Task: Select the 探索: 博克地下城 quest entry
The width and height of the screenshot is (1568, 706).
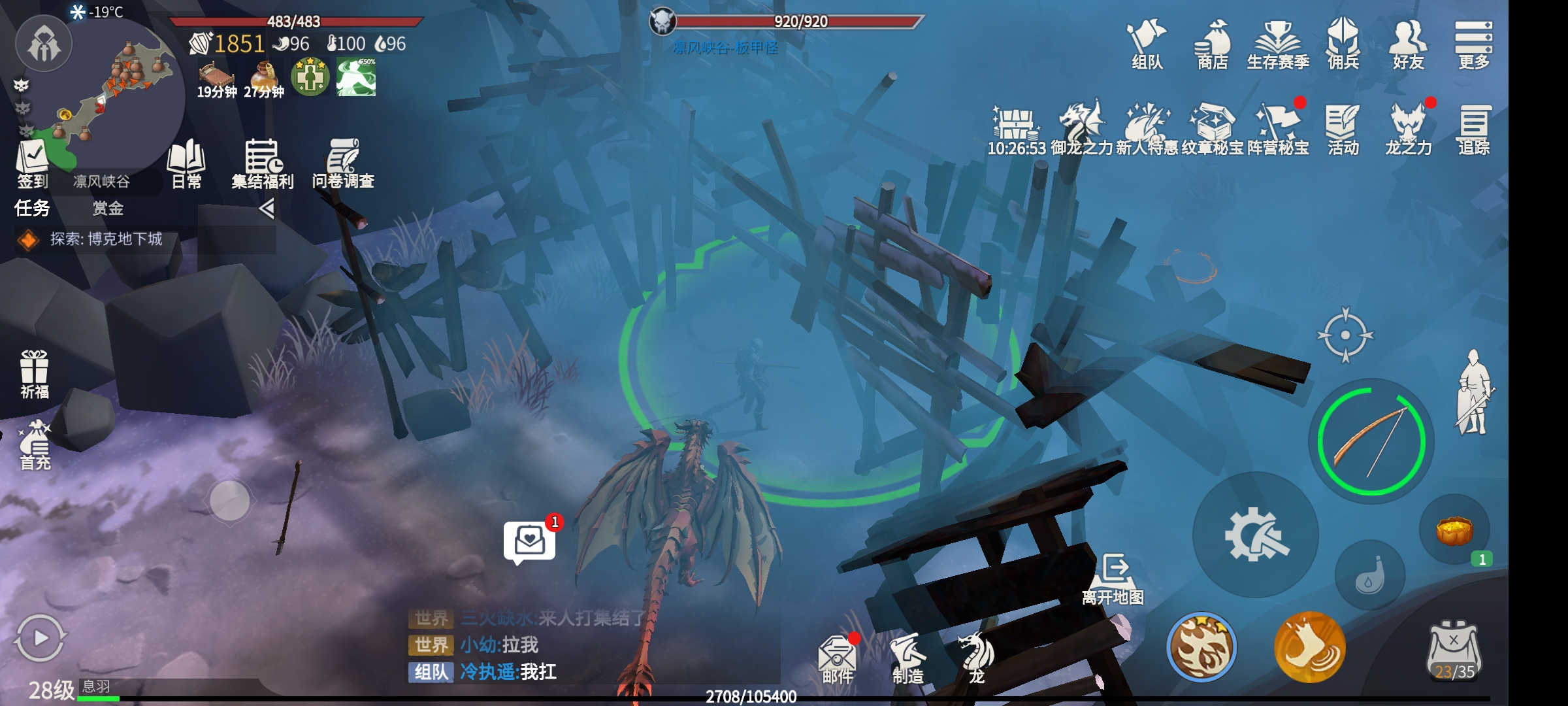Action: [x=106, y=239]
